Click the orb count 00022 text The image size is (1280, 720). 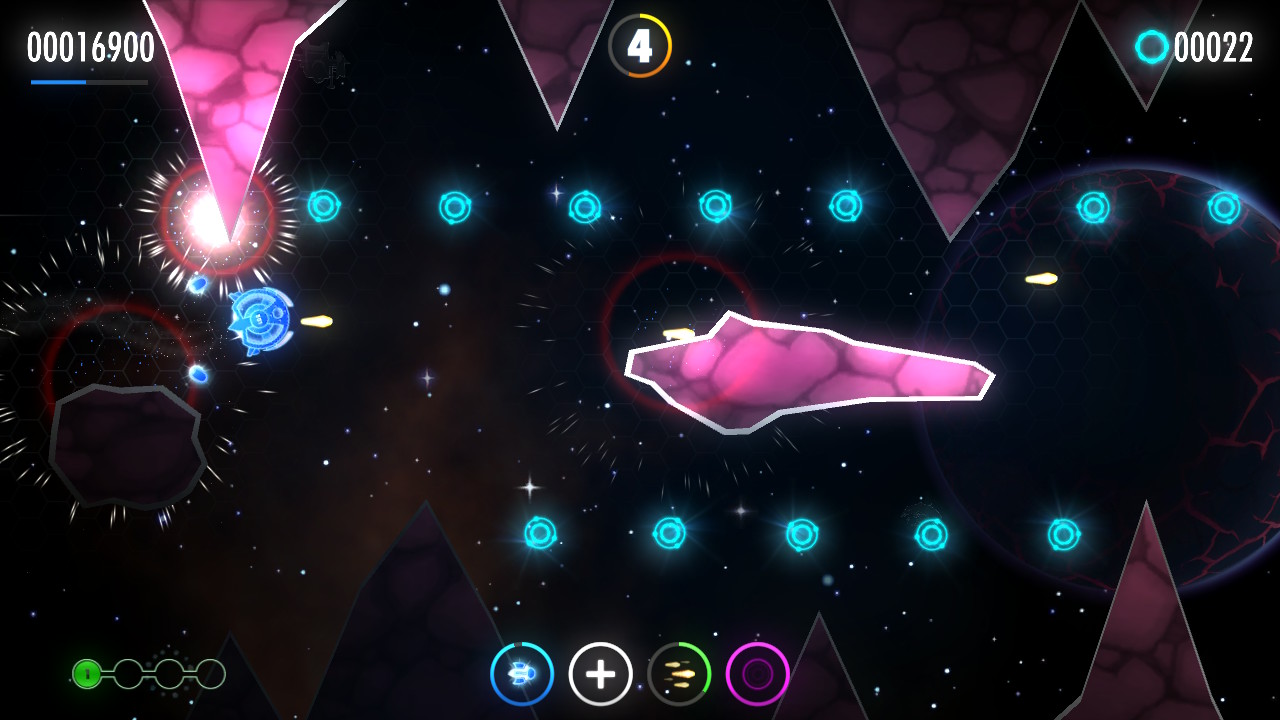(x=1215, y=46)
